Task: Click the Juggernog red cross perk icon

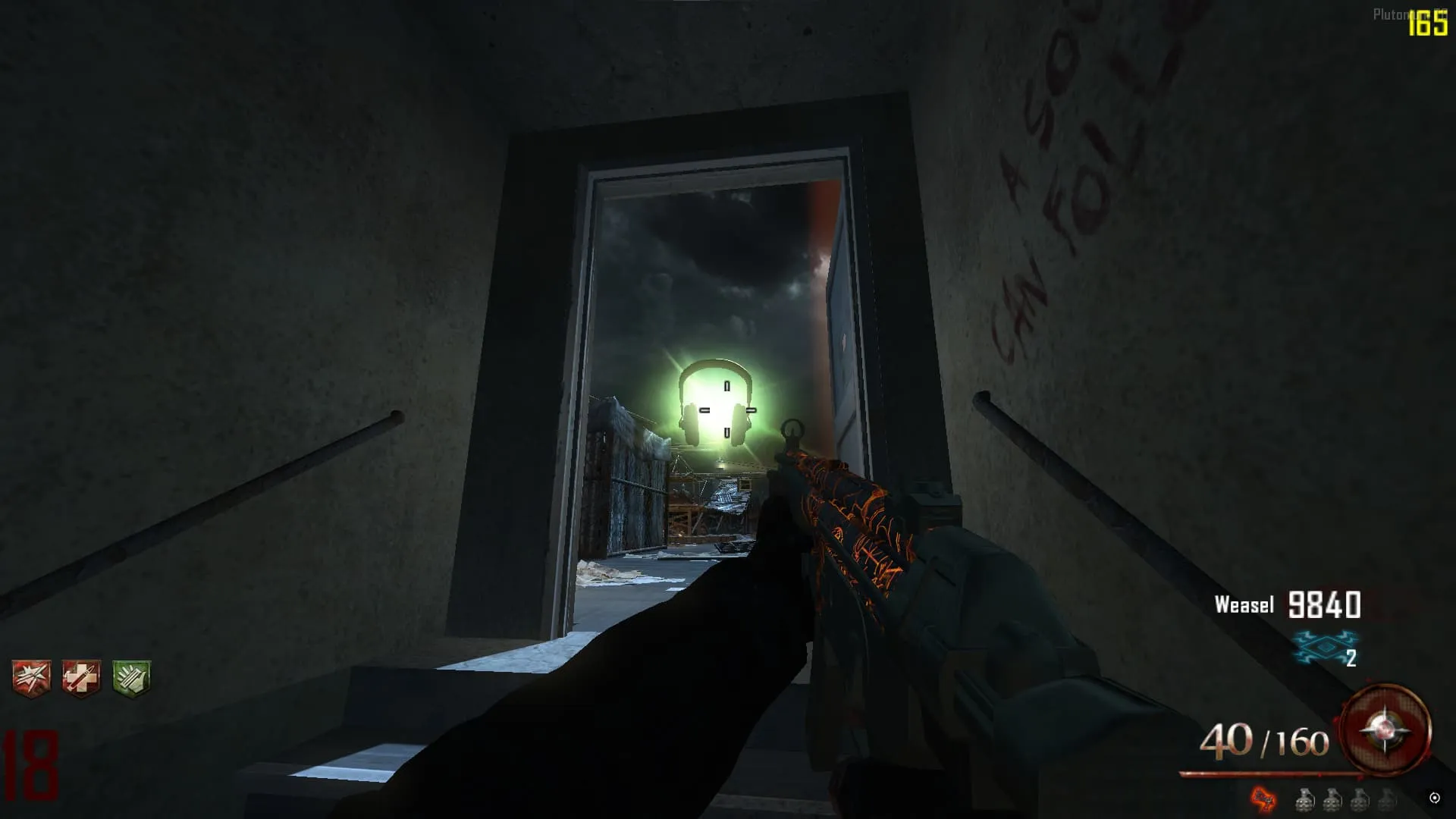Action: pyautogui.click(x=81, y=677)
